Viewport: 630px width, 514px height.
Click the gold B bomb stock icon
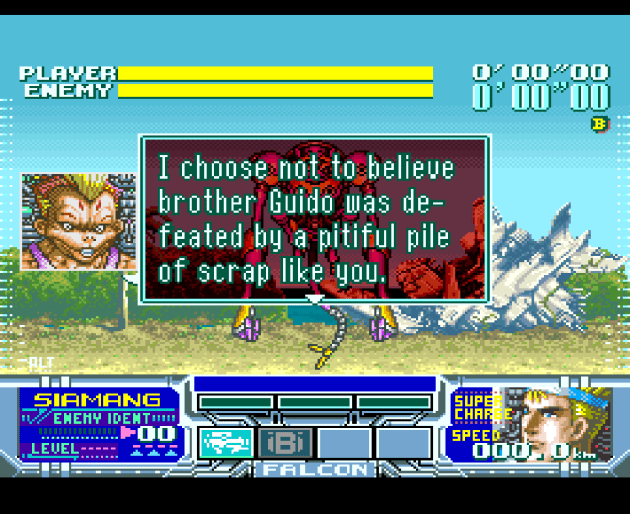(x=599, y=124)
